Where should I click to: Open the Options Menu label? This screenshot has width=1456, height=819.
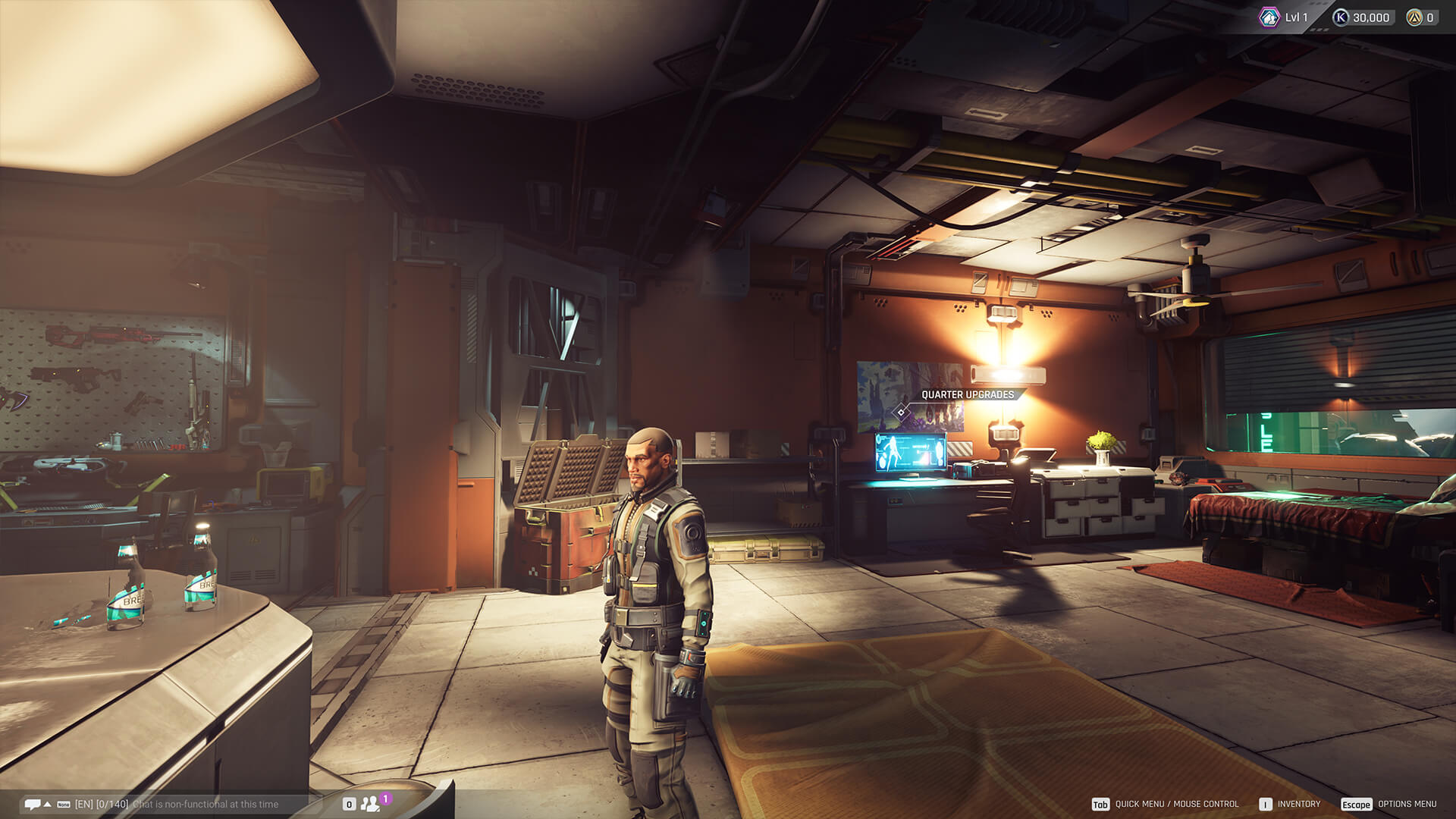tap(1407, 804)
